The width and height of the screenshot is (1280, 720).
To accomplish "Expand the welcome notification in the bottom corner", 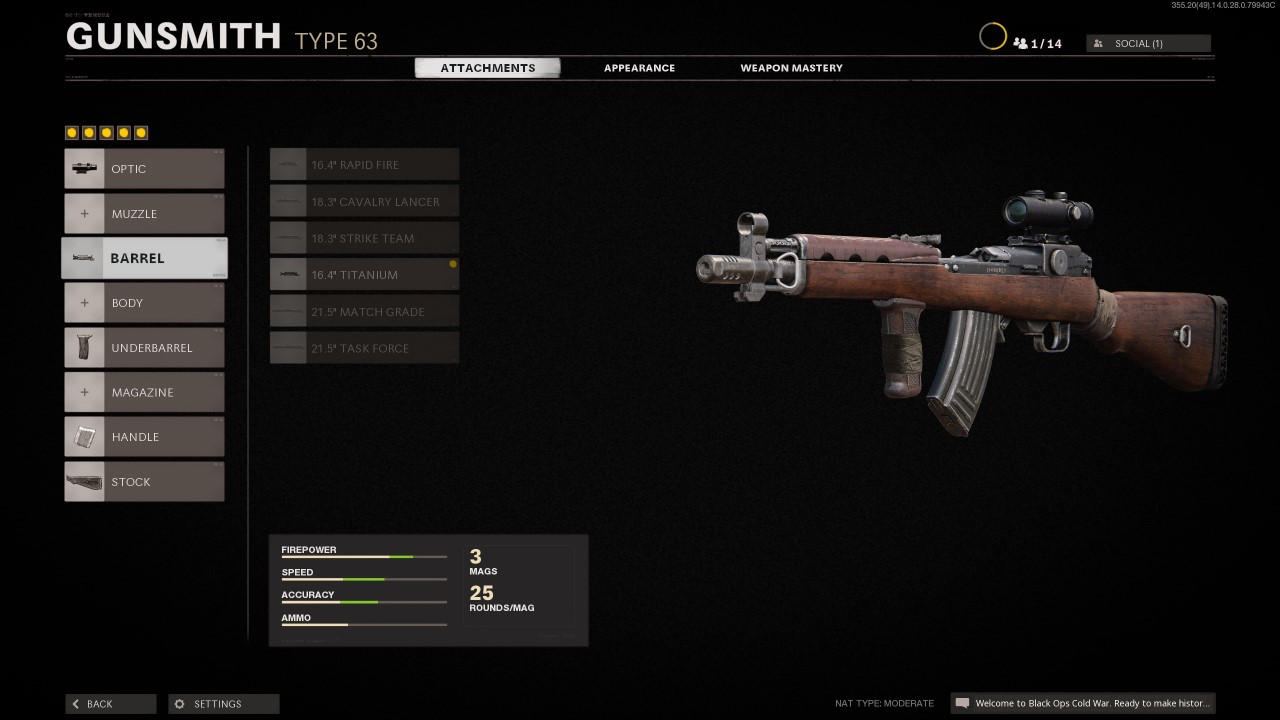I will click(1083, 703).
